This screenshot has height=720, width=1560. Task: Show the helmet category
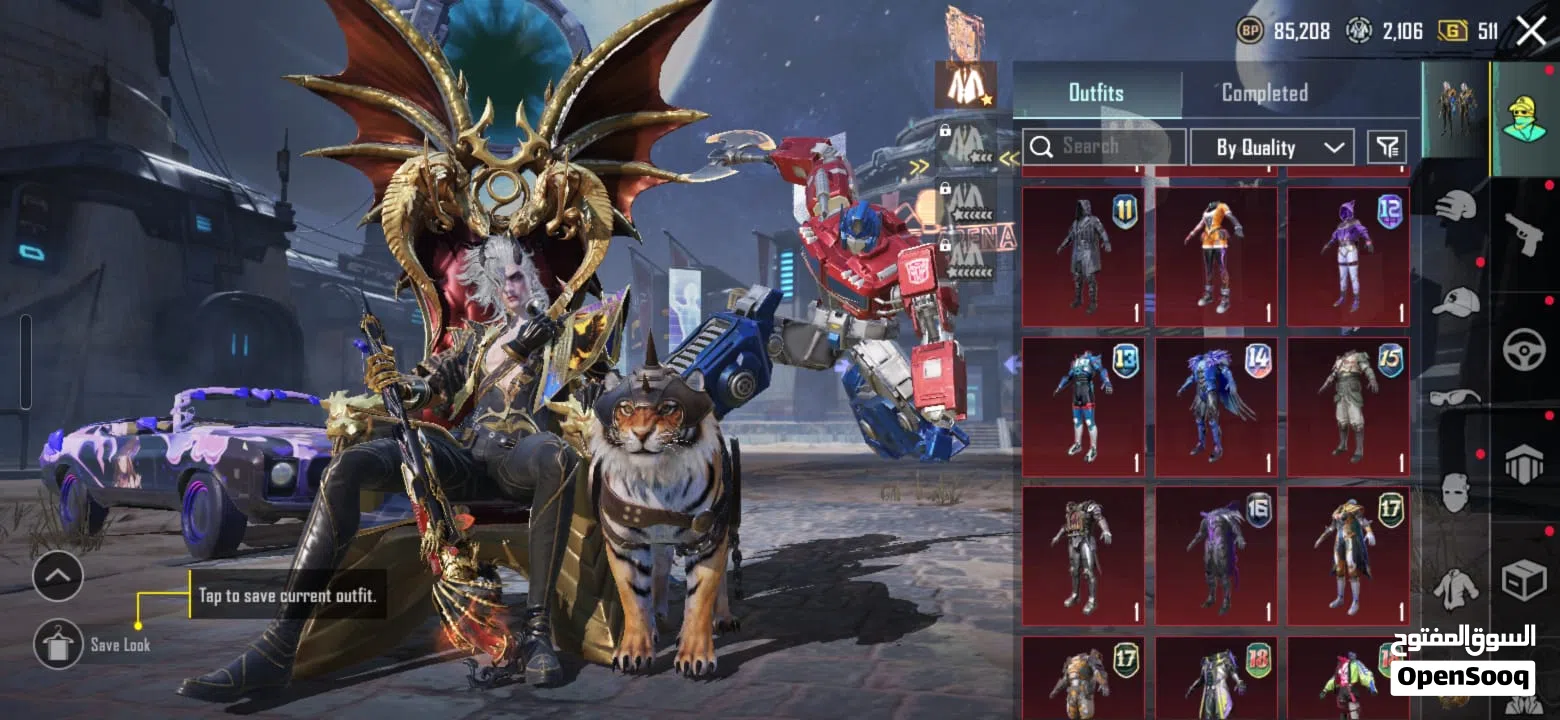click(x=1455, y=207)
